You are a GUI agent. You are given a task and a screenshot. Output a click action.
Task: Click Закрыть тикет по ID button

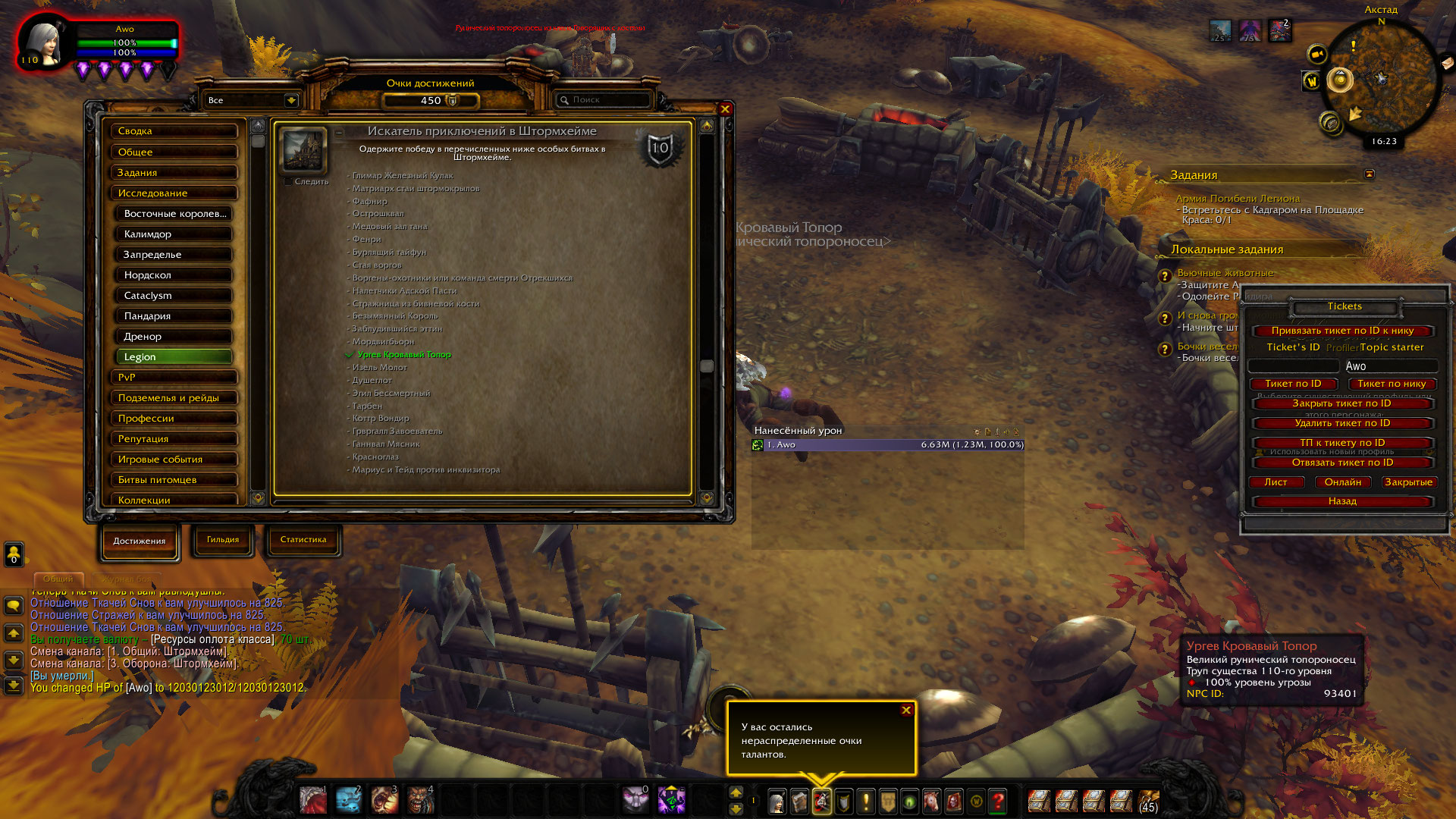(1341, 403)
